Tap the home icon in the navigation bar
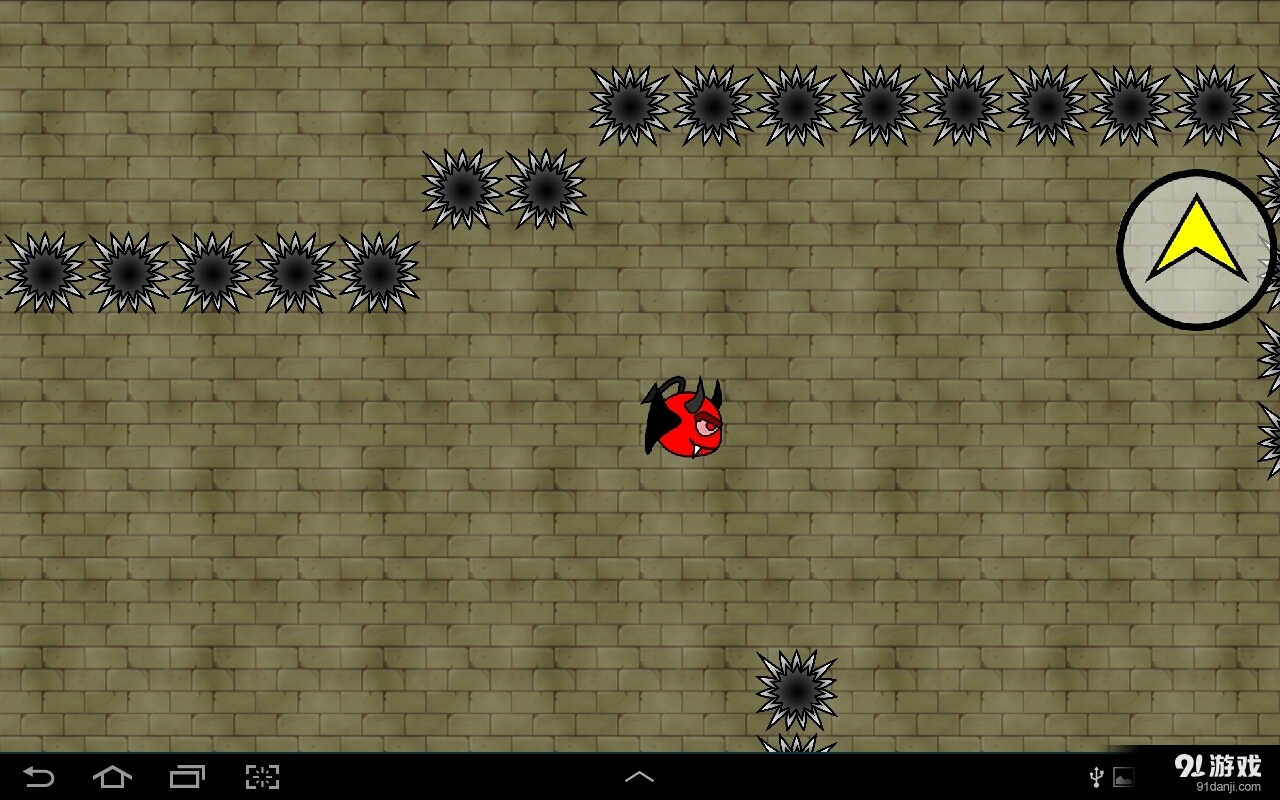Viewport: 1280px width, 800px height. click(112, 775)
